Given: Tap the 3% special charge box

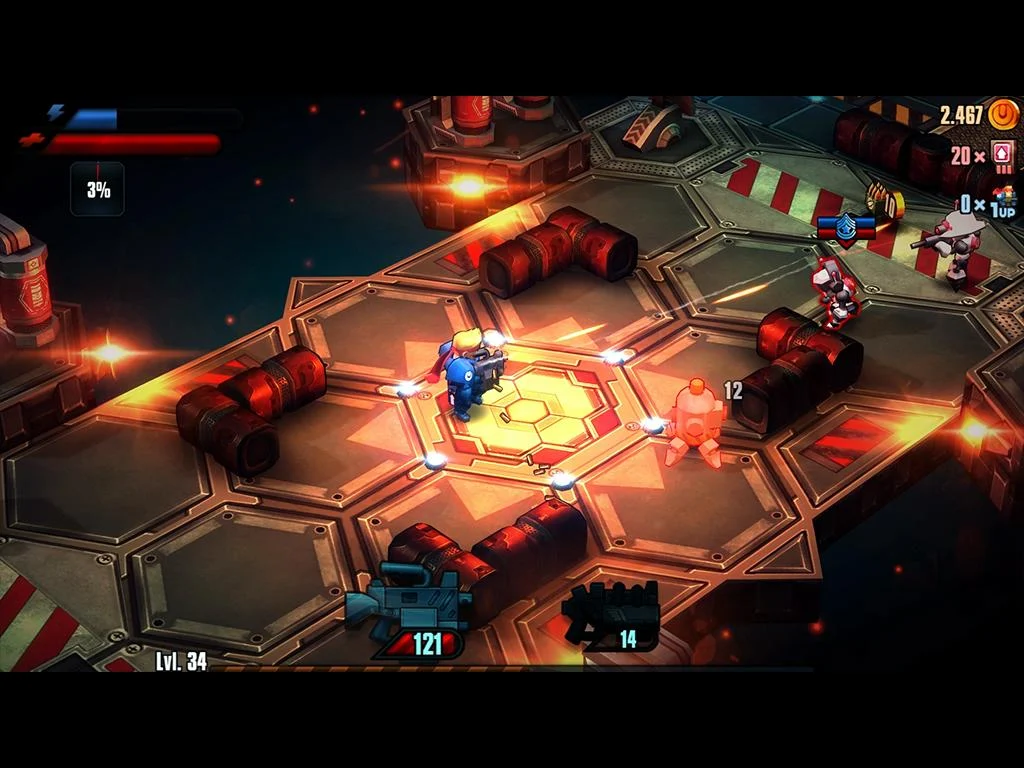Looking at the screenshot, I should 97,189.
